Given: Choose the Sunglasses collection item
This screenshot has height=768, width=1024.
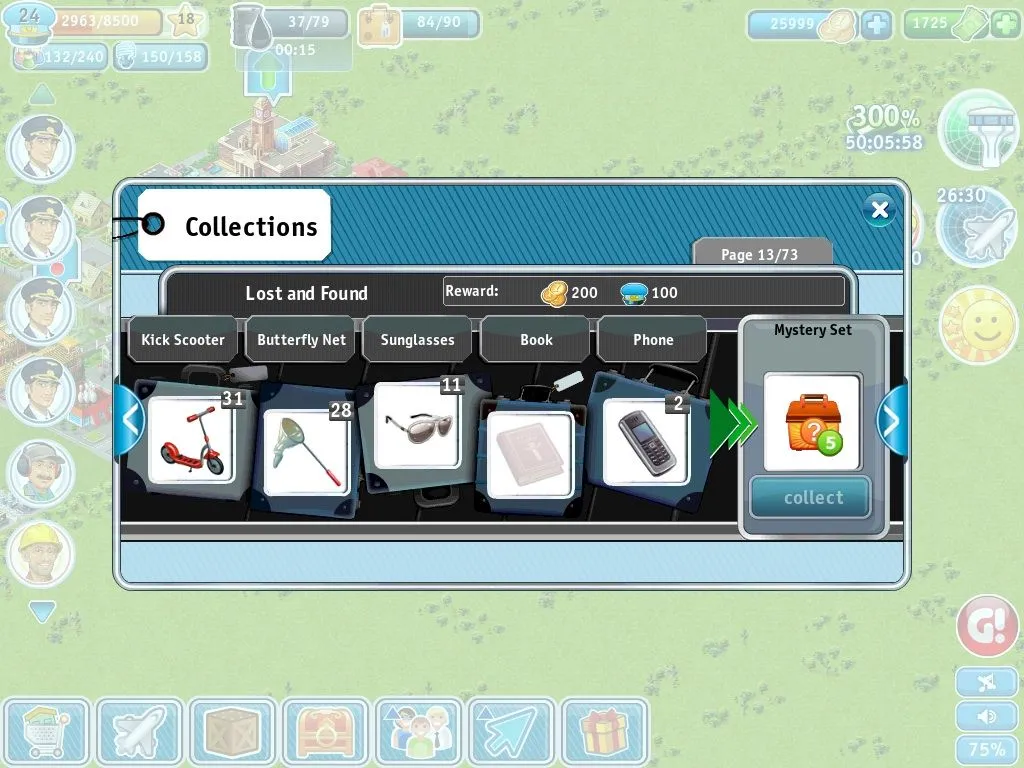Looking at the screenshot, I should [x=420, y=427].
